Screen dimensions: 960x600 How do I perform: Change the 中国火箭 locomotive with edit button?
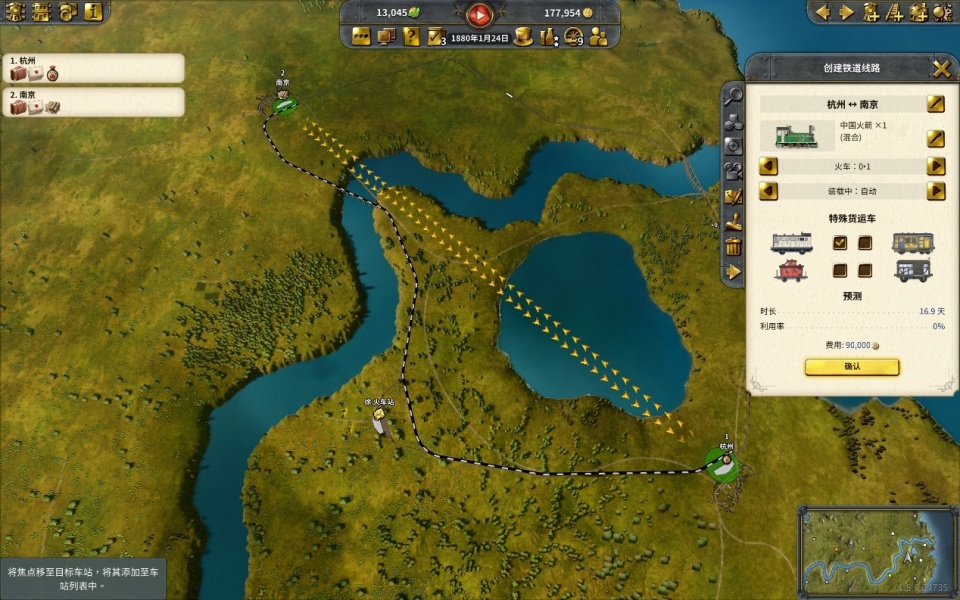coord(935,137)
